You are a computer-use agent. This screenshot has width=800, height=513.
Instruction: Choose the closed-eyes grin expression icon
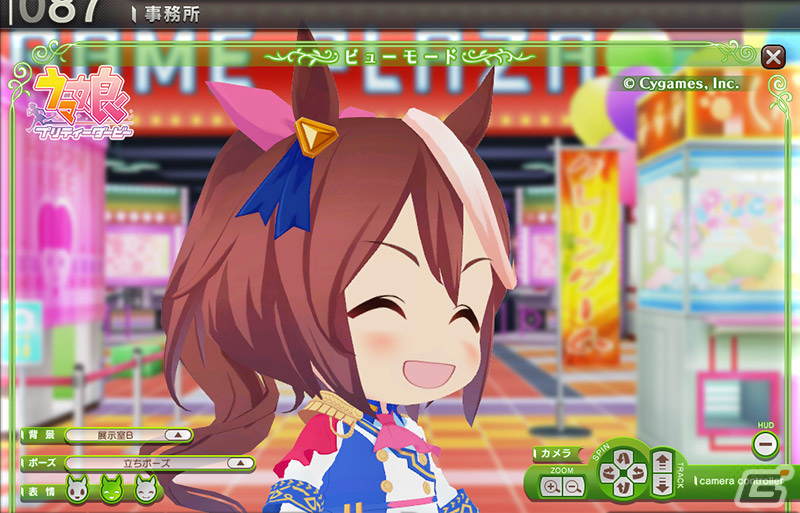pos(146,490)
